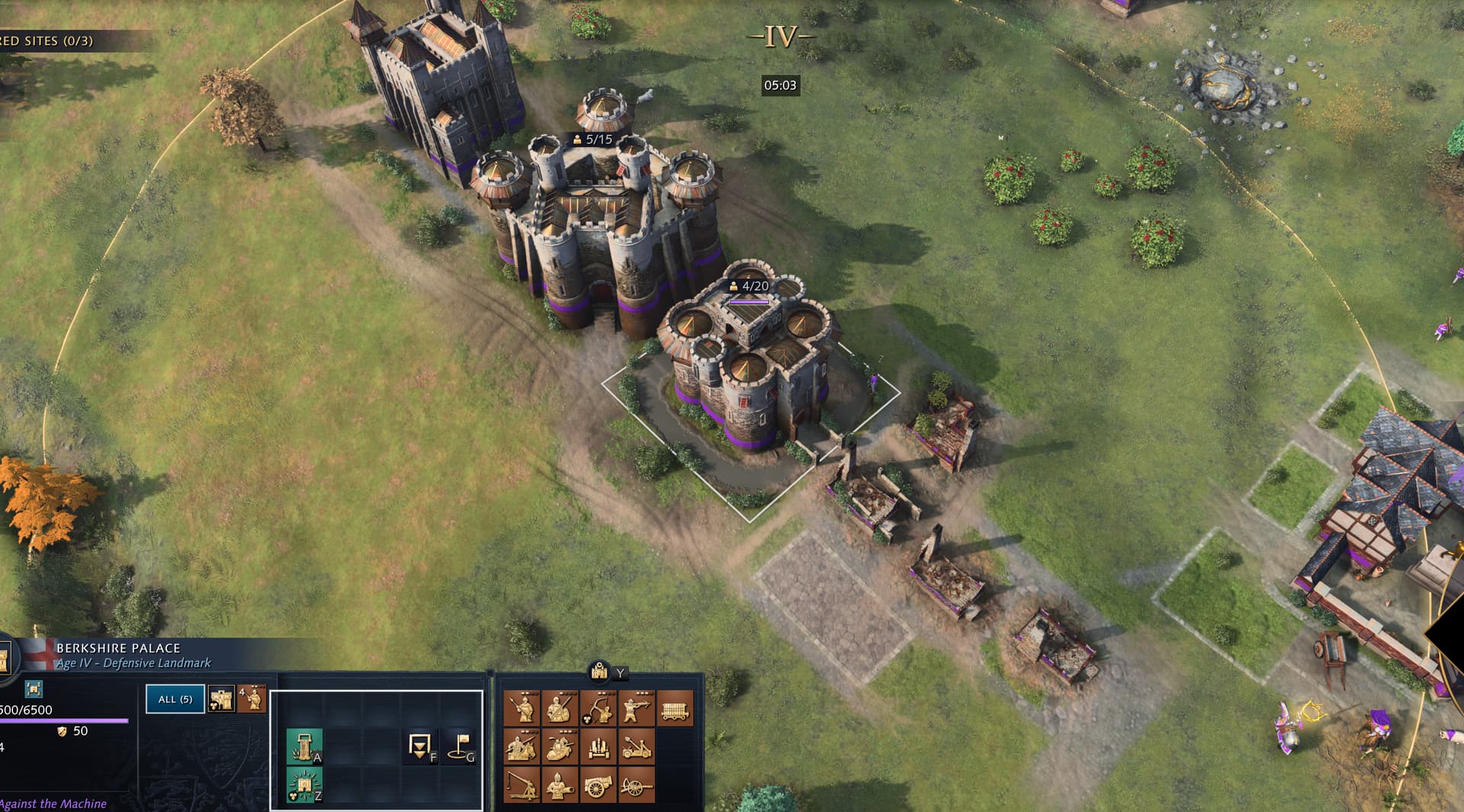Click the castle production-buildings icon above the unit grid
The image size is (1464, 812).
tap(600, 672)
